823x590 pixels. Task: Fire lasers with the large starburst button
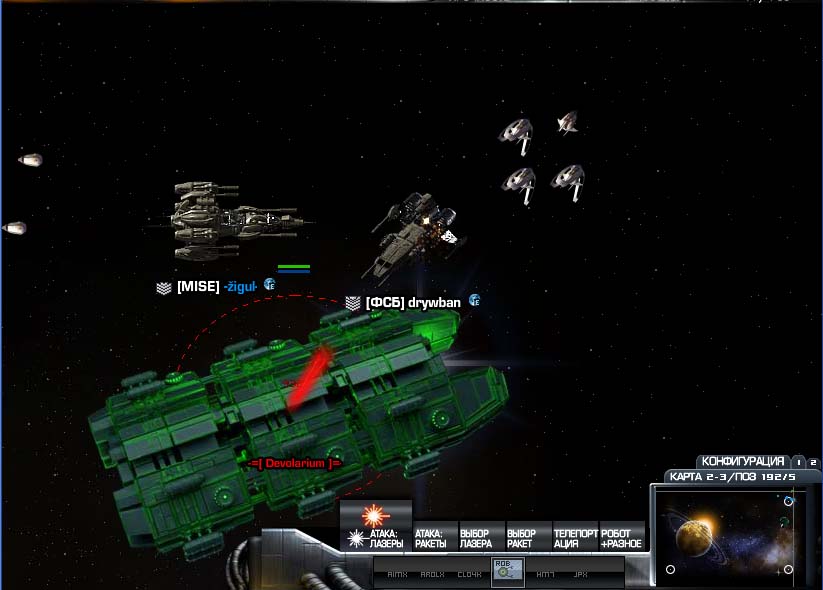(x=375, y=515)
